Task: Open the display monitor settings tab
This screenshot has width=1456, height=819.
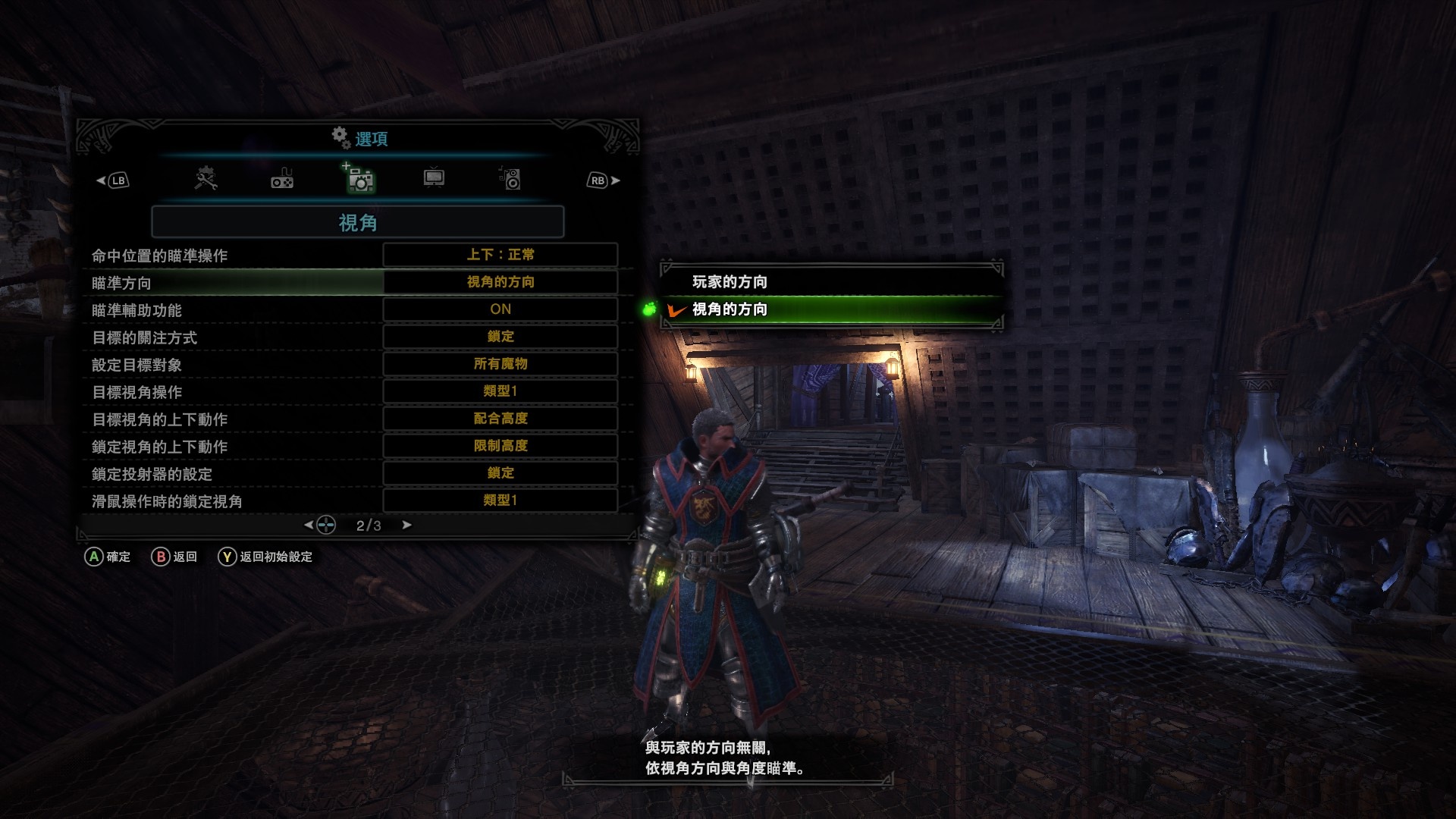Action: click(434, 178)
